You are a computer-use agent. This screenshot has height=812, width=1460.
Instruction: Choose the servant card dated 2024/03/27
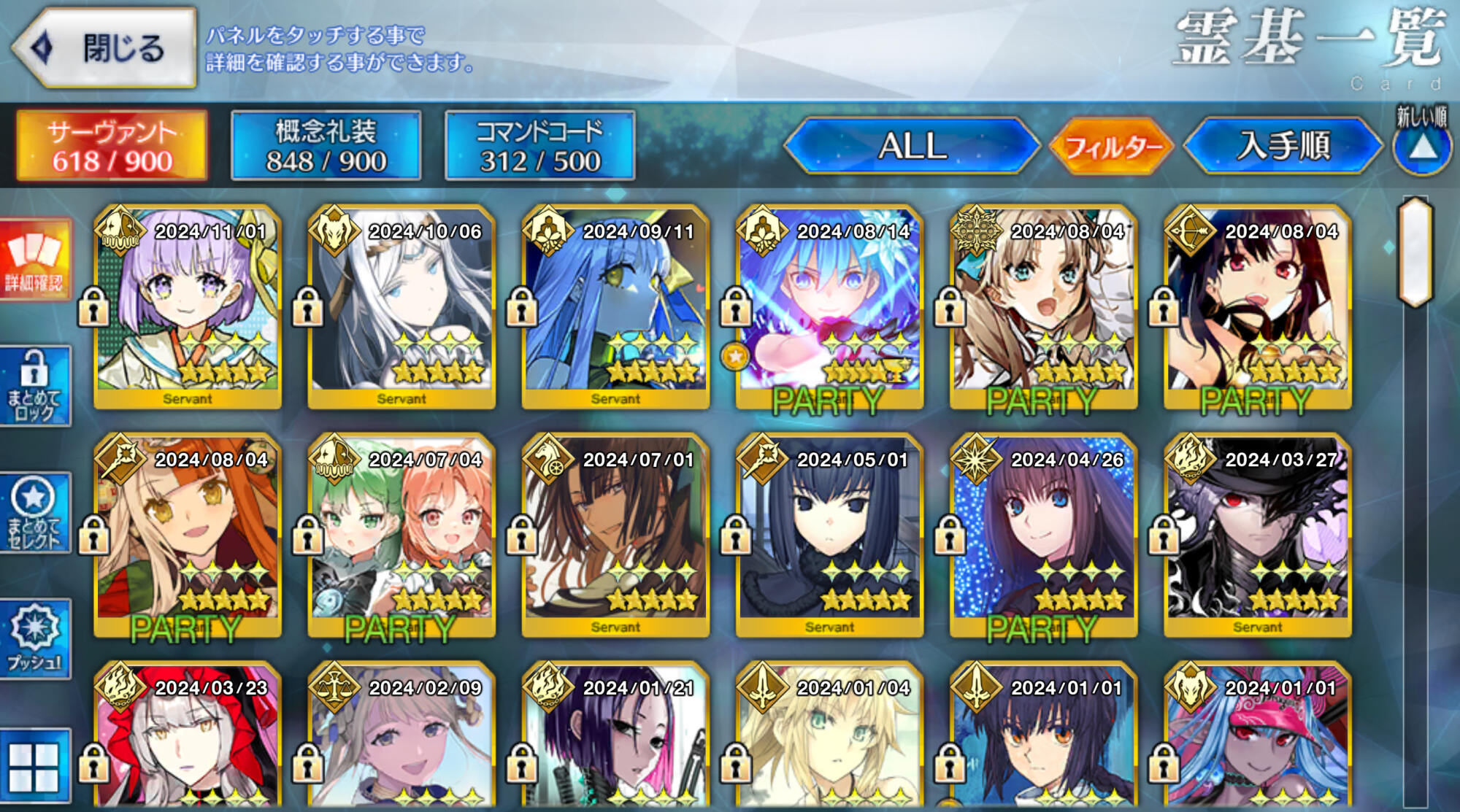[x=1257, y=535]
